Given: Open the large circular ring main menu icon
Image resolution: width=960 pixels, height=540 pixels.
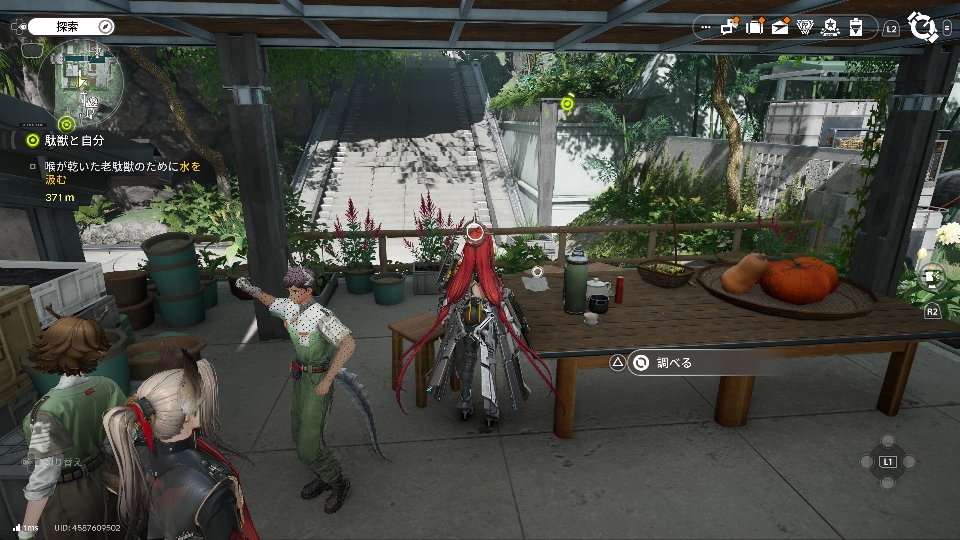Looking at the screenshot, I should coord(921,25).
